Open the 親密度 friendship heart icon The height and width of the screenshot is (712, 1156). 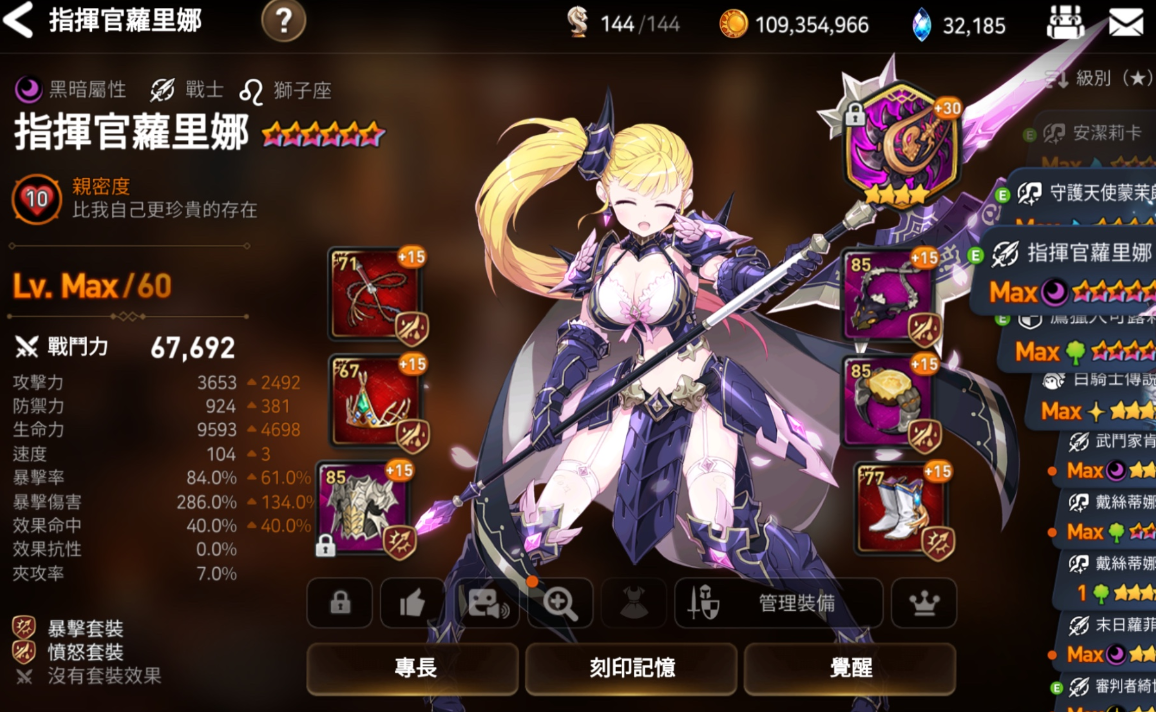pyautogui.click(x=37, y=199)
